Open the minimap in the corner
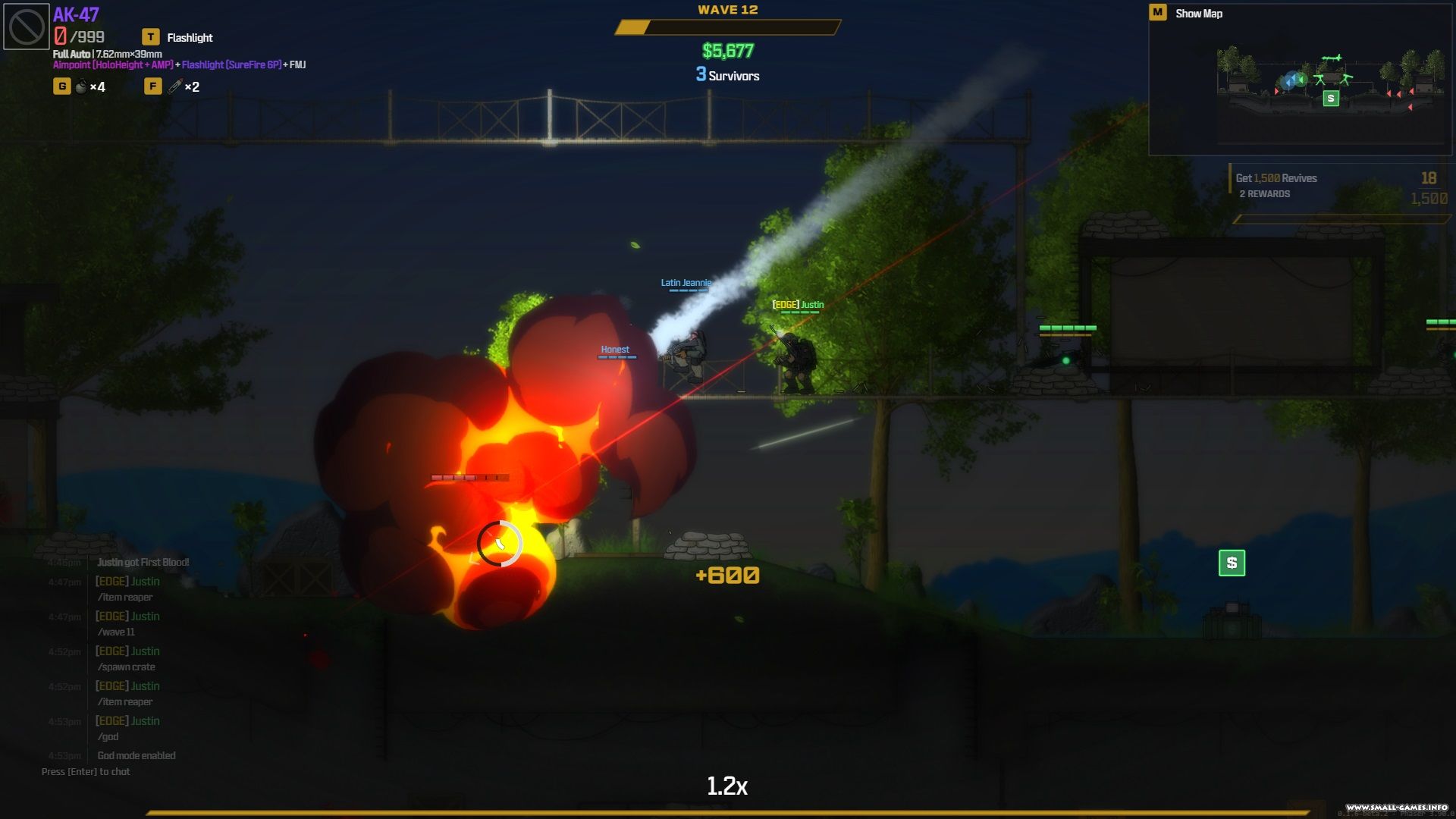This screenshot has width=1456, height=819. point(1300,85)
